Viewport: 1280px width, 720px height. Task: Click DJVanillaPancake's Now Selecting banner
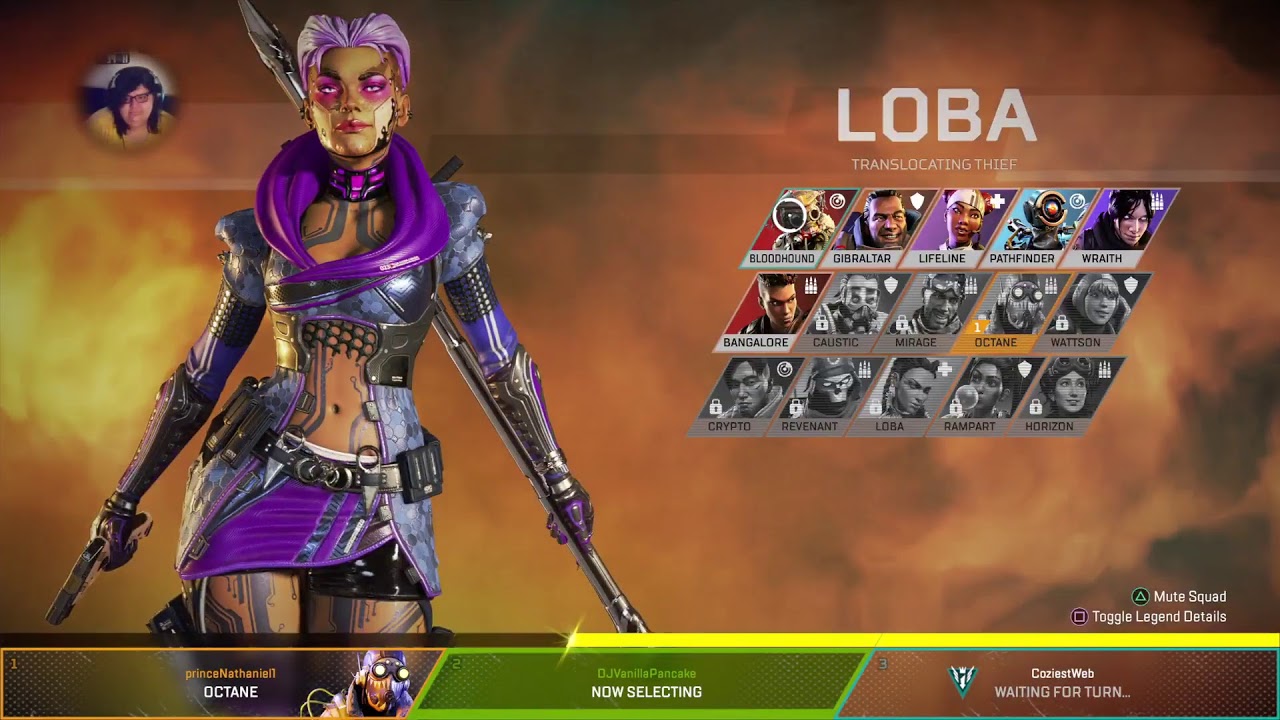coord(645,683)
